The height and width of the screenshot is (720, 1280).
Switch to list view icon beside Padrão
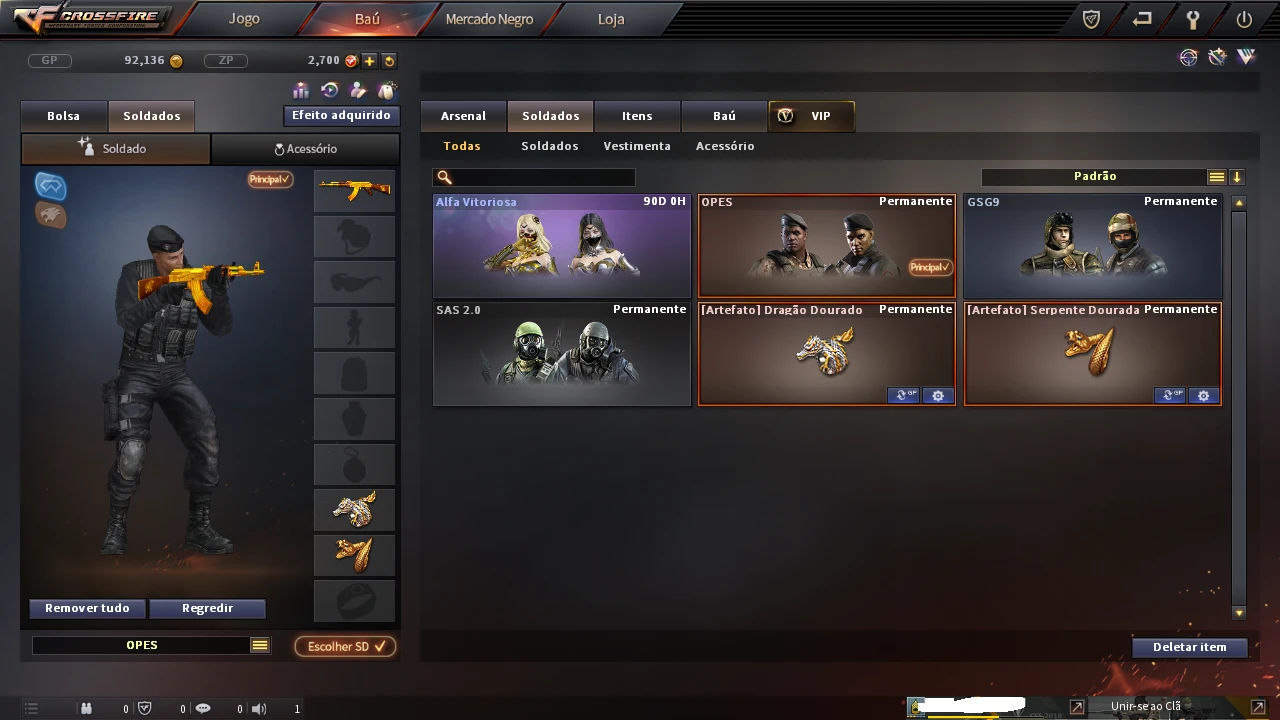click(1216, 176)
